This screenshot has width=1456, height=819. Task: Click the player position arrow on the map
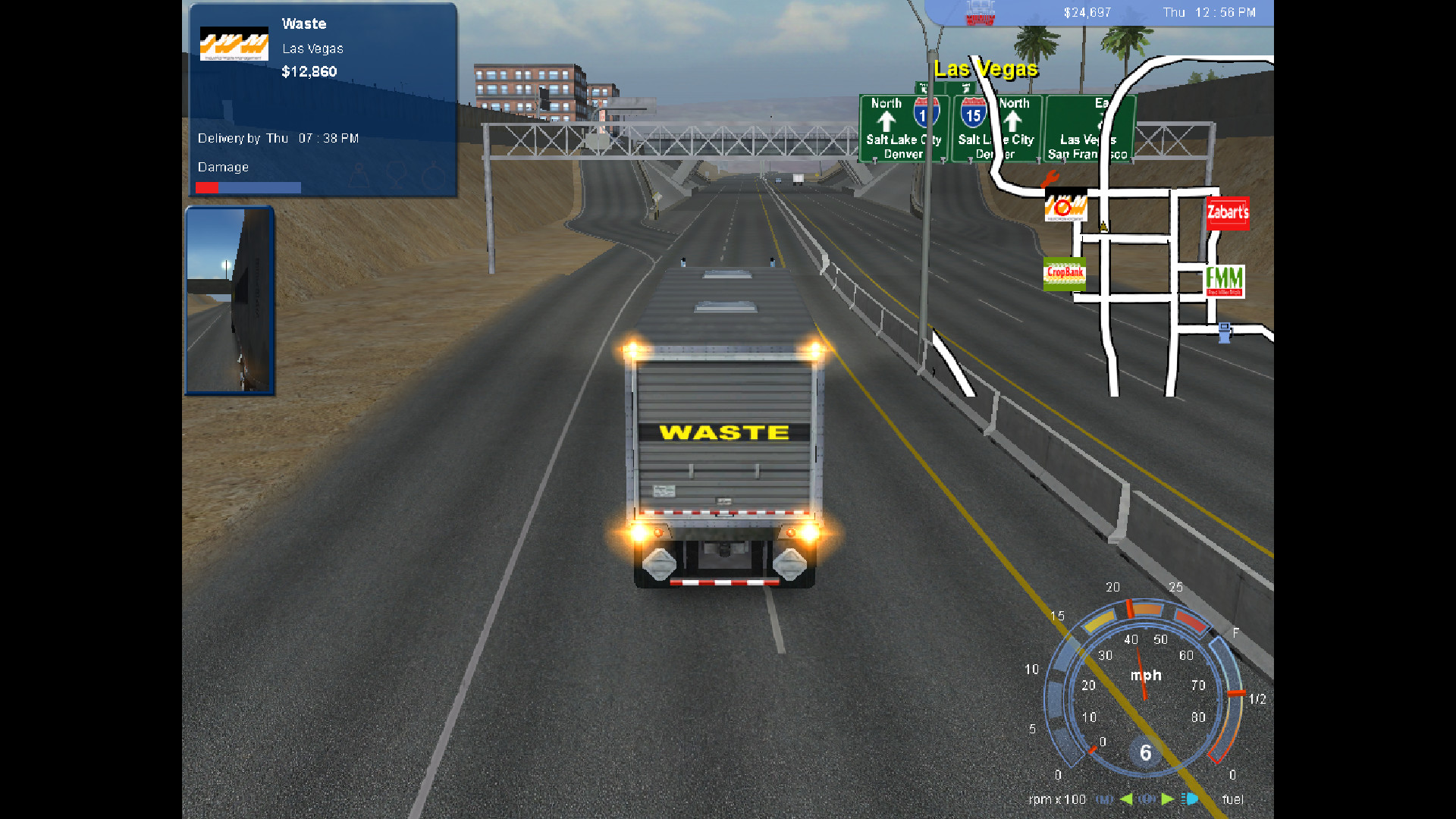1103,225
